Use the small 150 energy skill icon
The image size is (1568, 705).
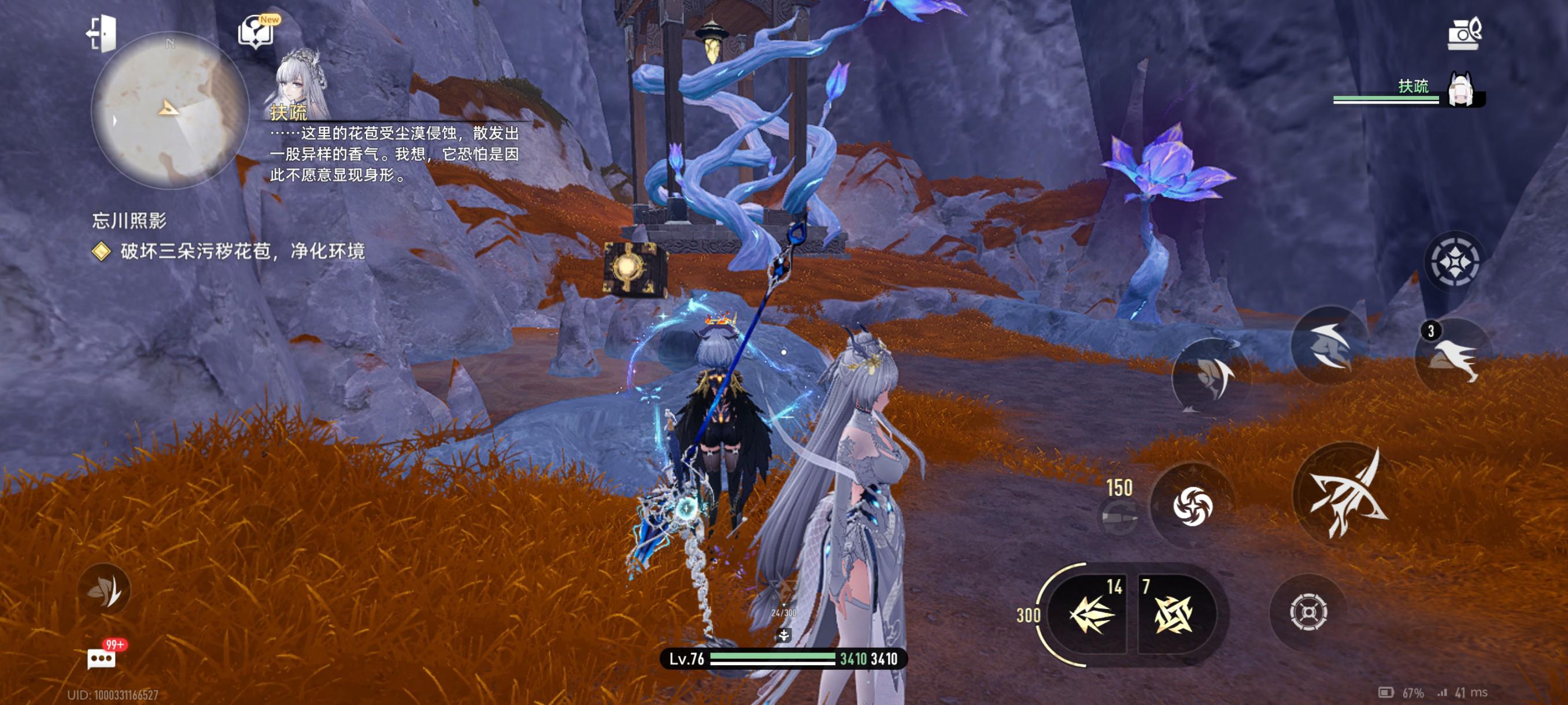(x=1119, y=517)
